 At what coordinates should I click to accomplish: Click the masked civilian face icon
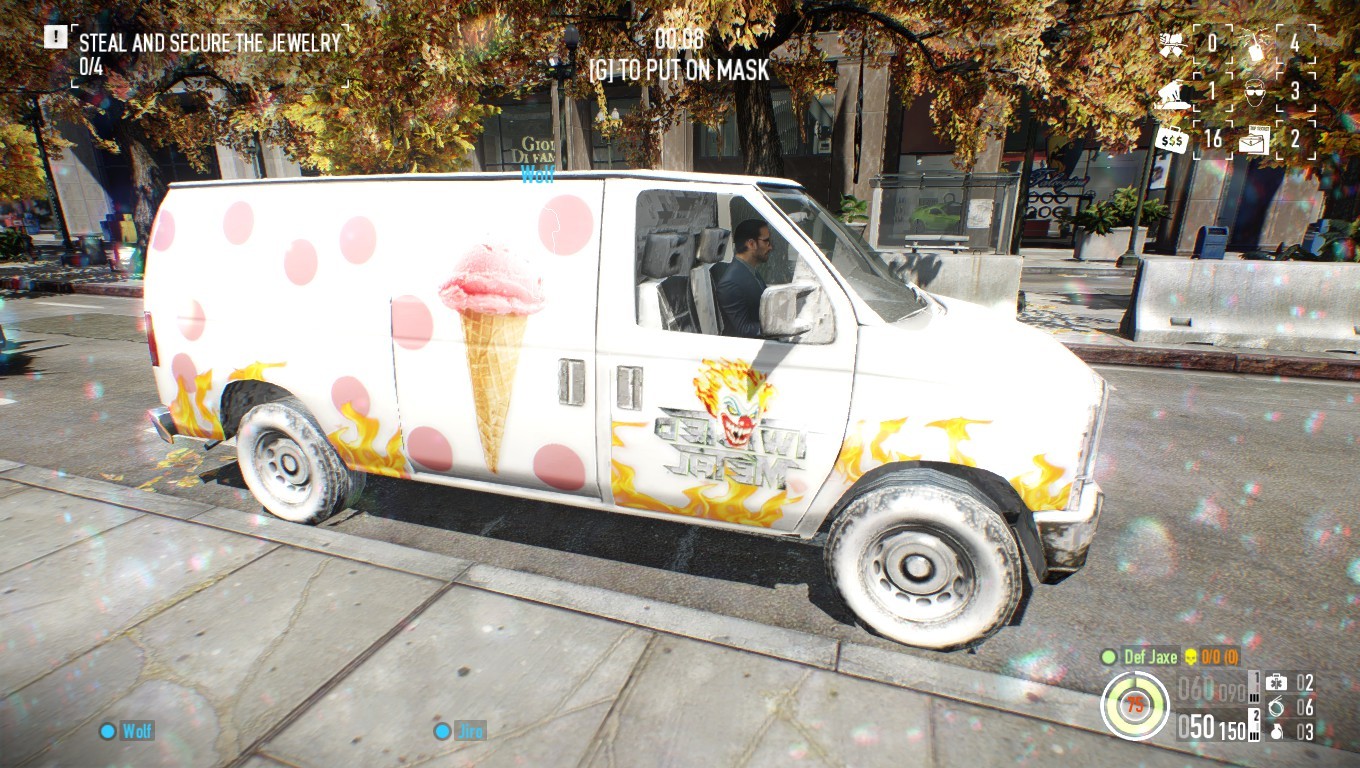(x=1253, y=92)
